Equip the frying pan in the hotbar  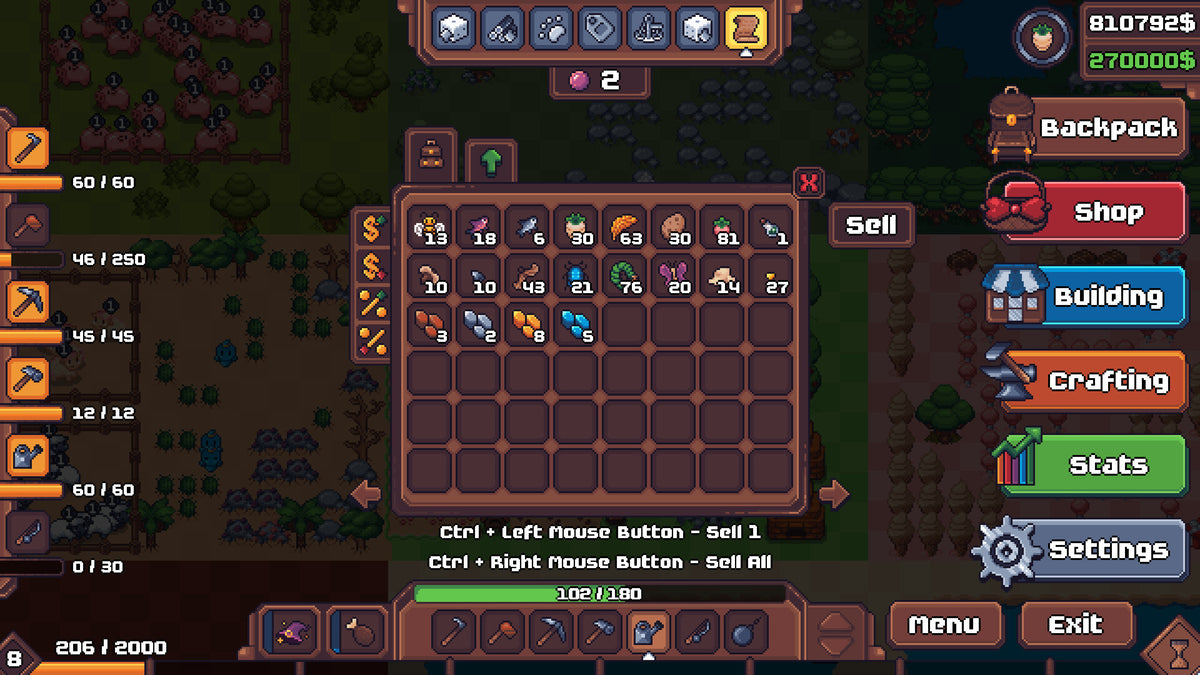pyautogui.click(x=746, y=632)
